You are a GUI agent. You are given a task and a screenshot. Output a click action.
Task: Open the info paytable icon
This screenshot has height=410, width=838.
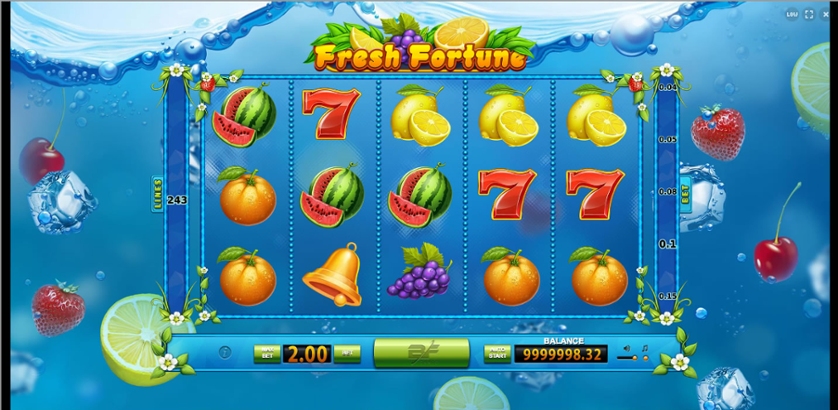click(225, 353)
